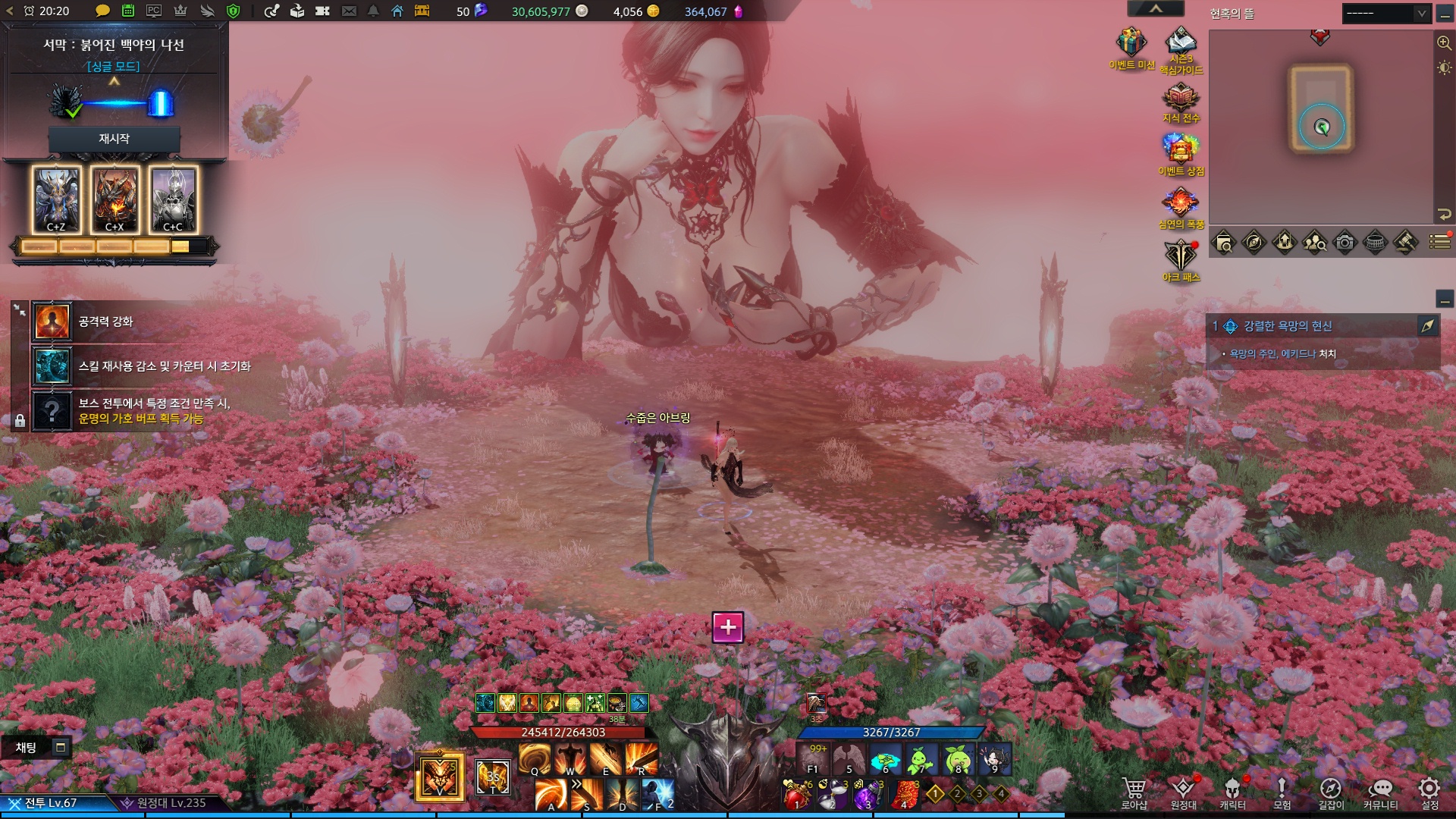Image resolution: width=1456 pixels, height=819 pixels.
Task: Zoom in the minimap with magnifier button
Action: 1445,42
